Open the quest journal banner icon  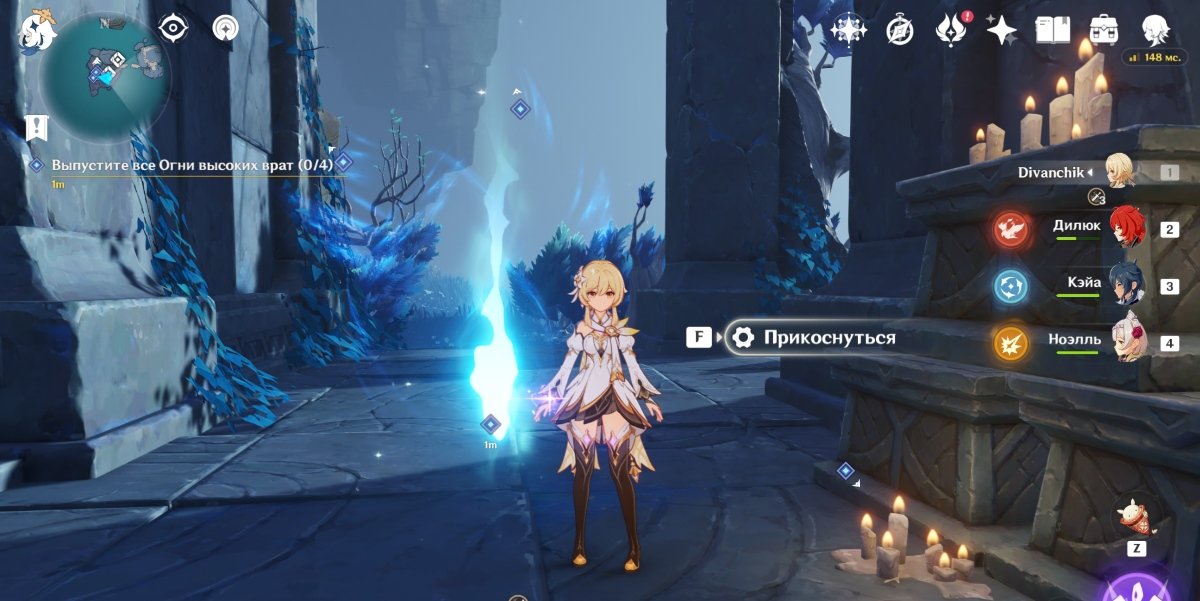point(37,127)
